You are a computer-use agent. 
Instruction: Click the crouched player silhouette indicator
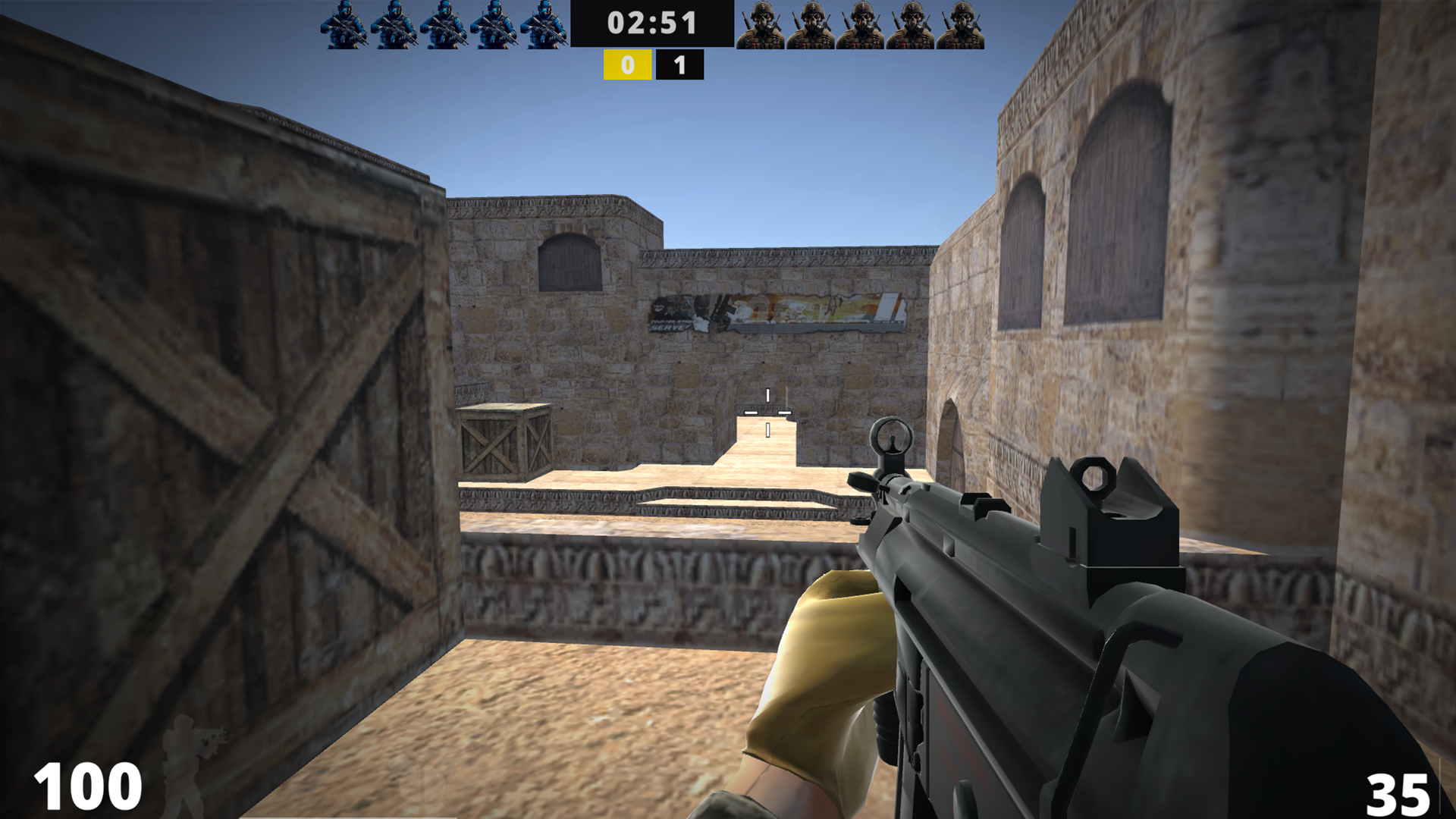(196, 766)
